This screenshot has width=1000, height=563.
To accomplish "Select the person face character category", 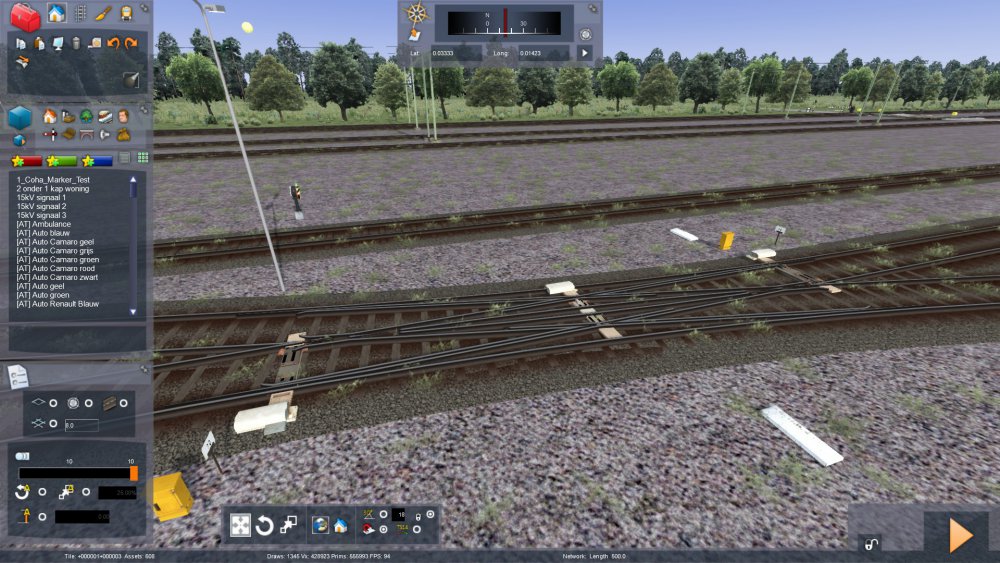I will (x=123, y=116).
